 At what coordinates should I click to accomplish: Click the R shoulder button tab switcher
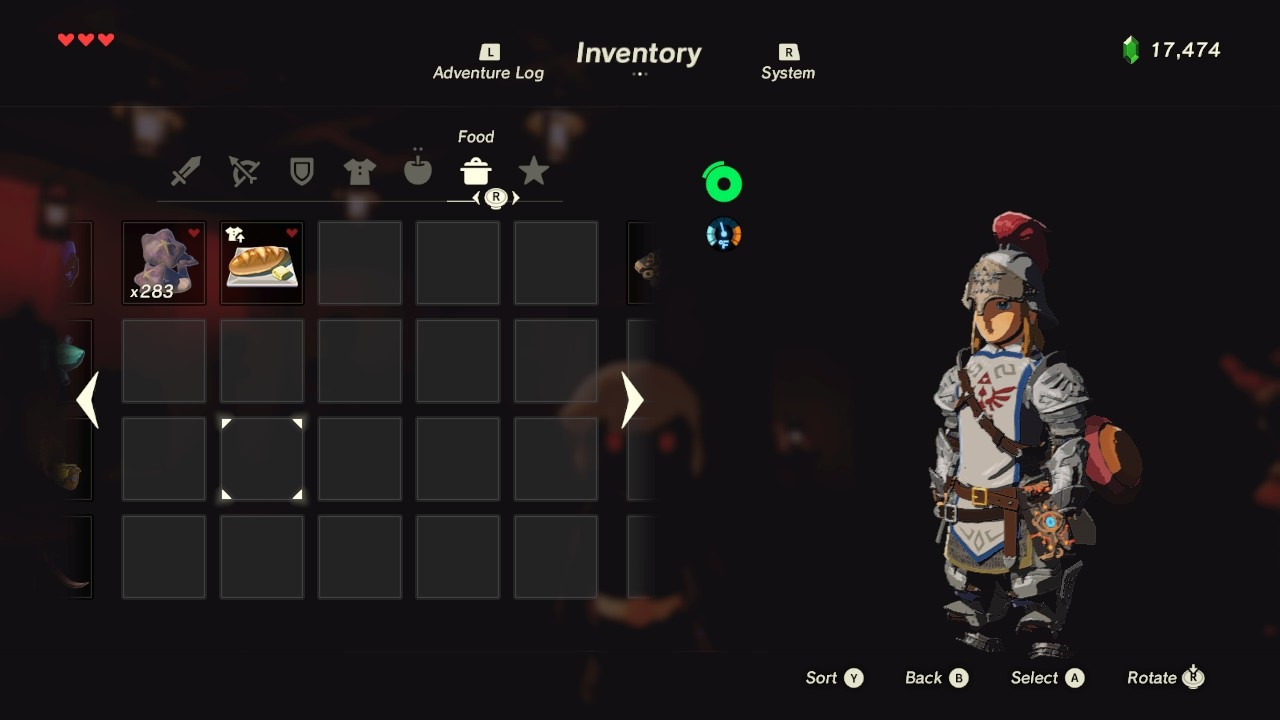point(495,198)
